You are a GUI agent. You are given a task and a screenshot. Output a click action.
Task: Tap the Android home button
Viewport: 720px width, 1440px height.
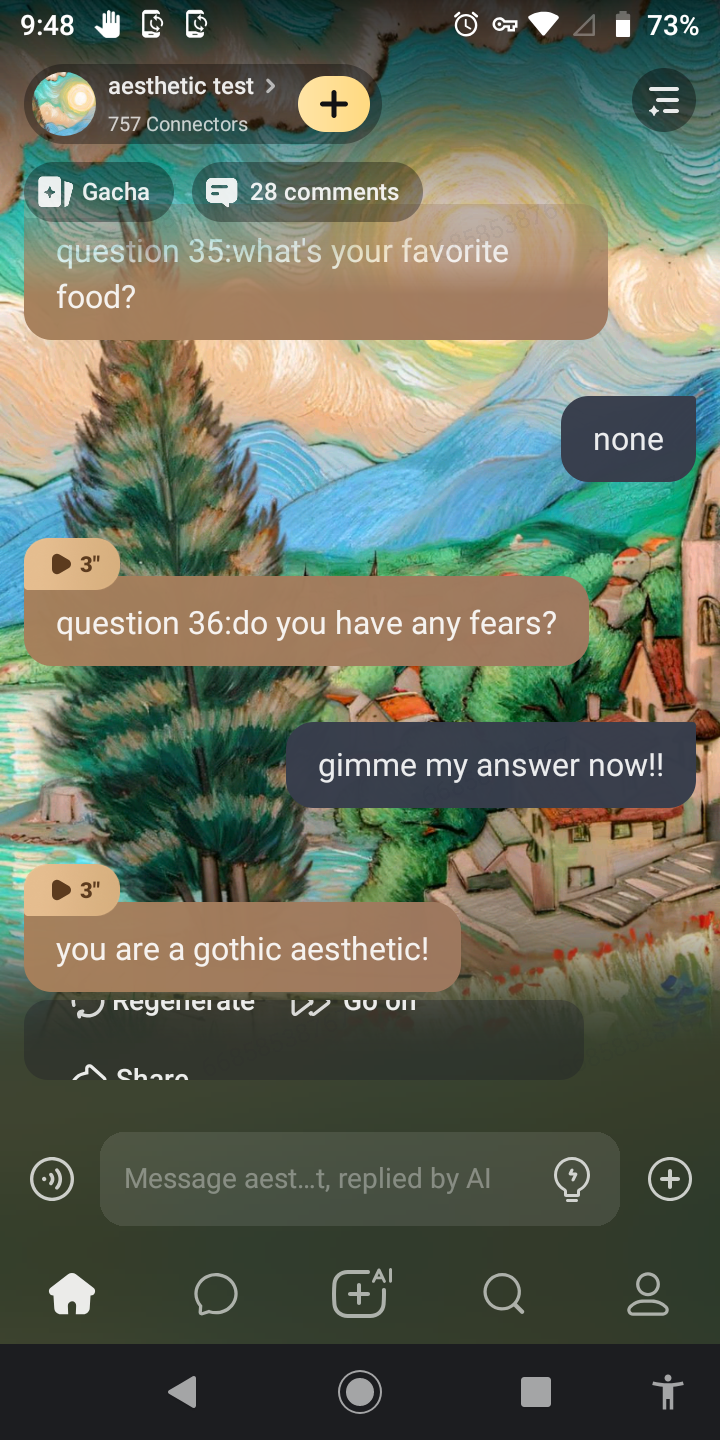[x=360, y=1391]
